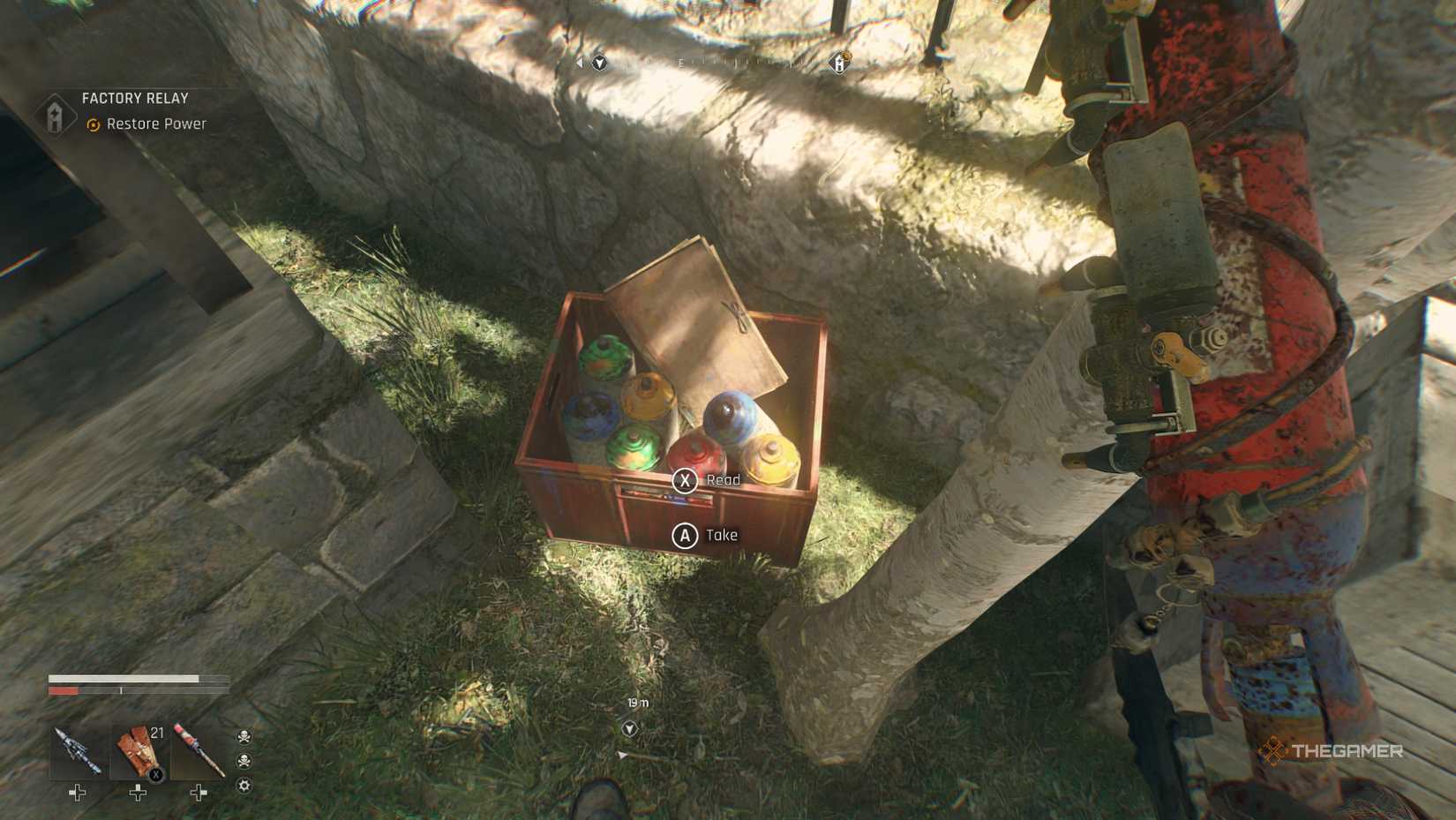Image resolution: width=1456 pixels, height=820 pixels.
Task: Select the 19 m distance waypoint marker
Action: pyautogui.click(x=629, y=728)
